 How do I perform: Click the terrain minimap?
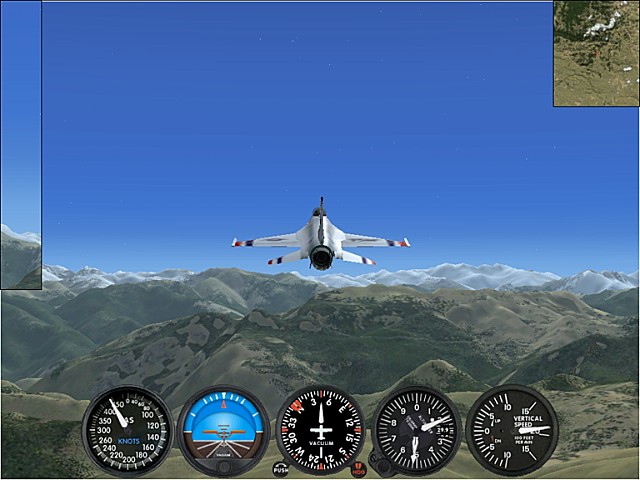coord(596,53)
